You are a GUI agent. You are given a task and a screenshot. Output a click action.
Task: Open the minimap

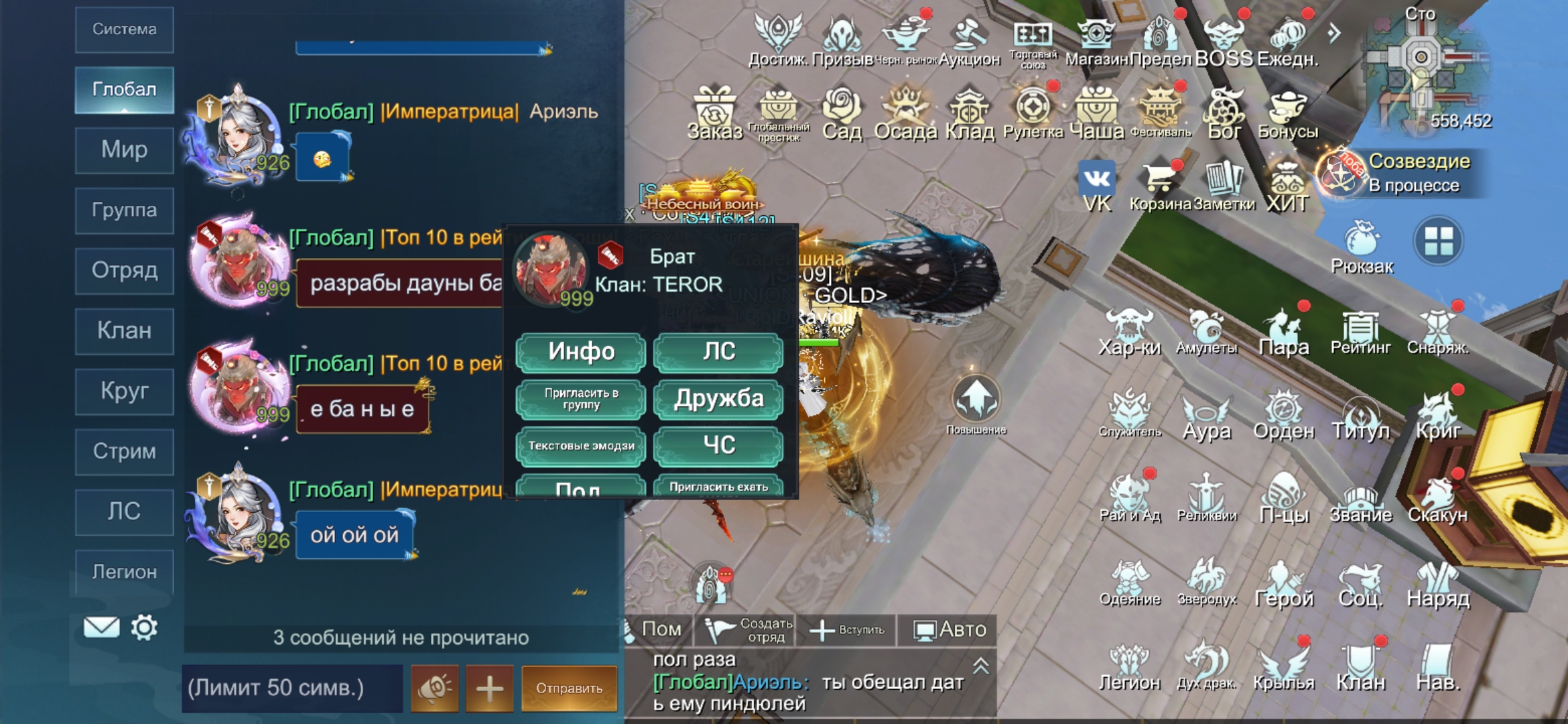[1419, 67]
